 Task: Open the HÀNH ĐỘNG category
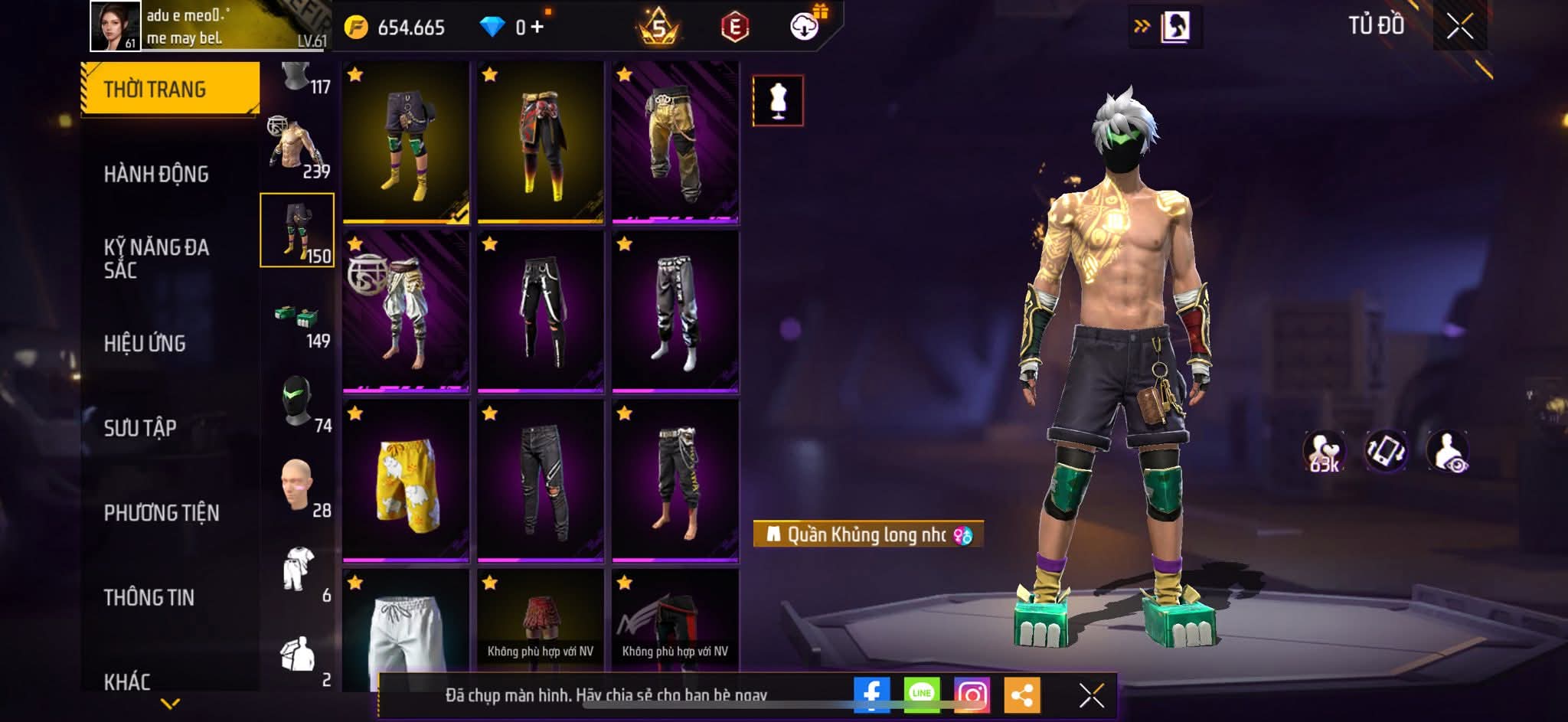156,174
